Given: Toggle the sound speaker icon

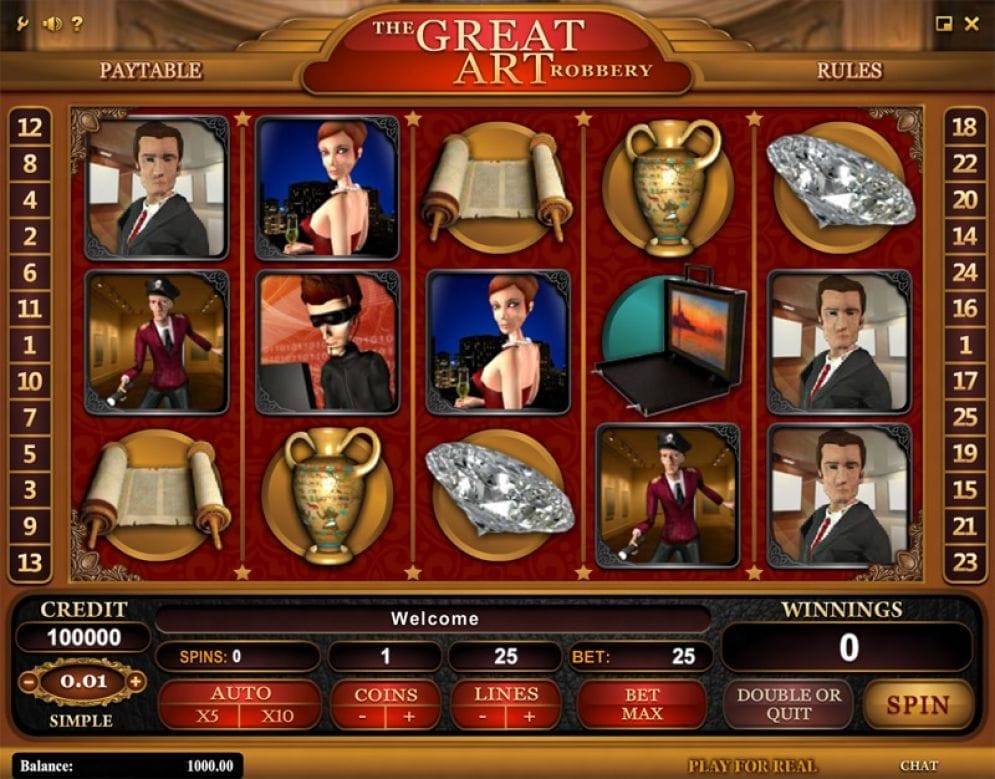Looking at the screenshot, I should (x=52, y=23).
